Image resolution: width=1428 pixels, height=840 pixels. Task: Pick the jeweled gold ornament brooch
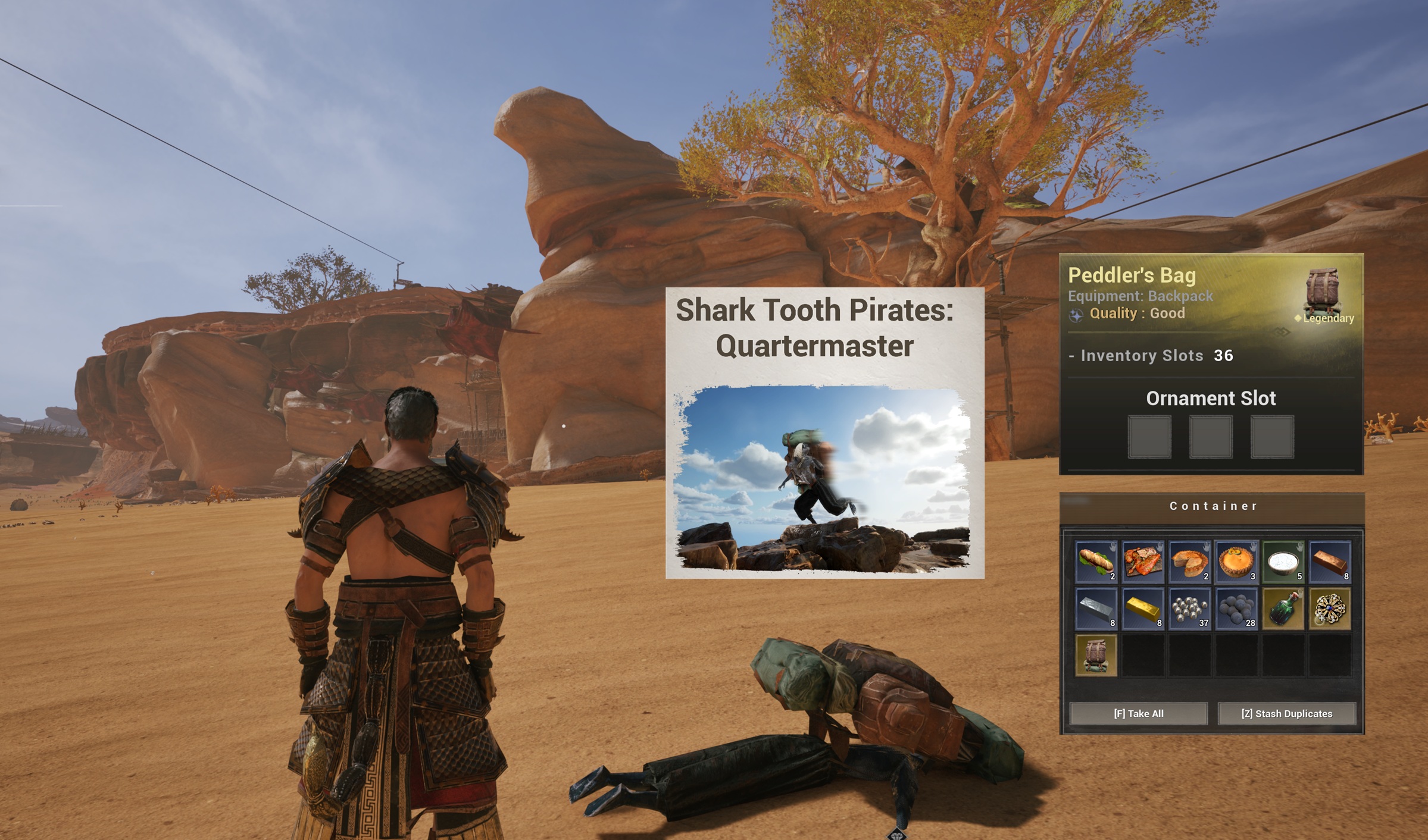pyautogui.click(x=1330, y=609)
